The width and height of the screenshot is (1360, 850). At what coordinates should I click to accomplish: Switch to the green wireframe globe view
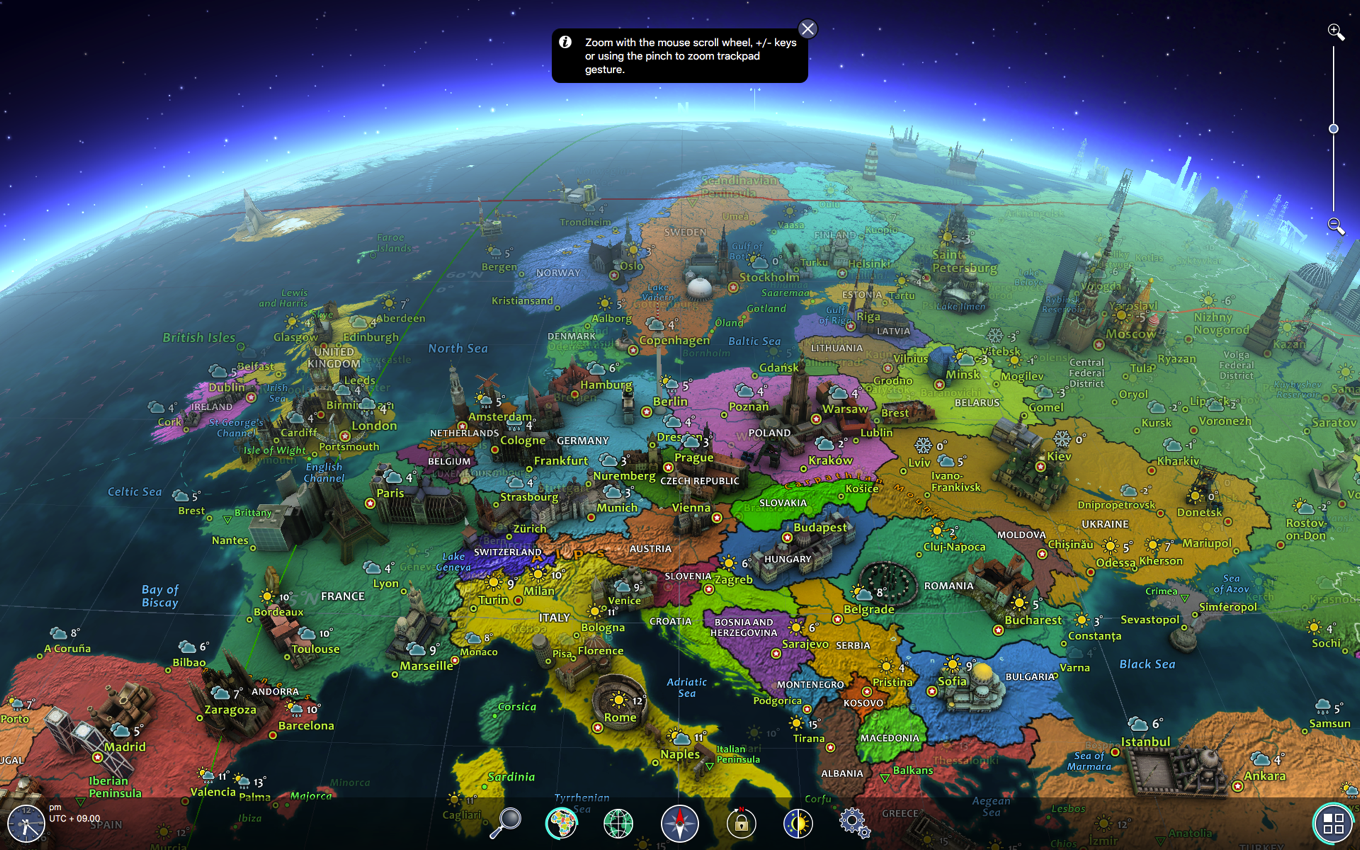point(619,824)
